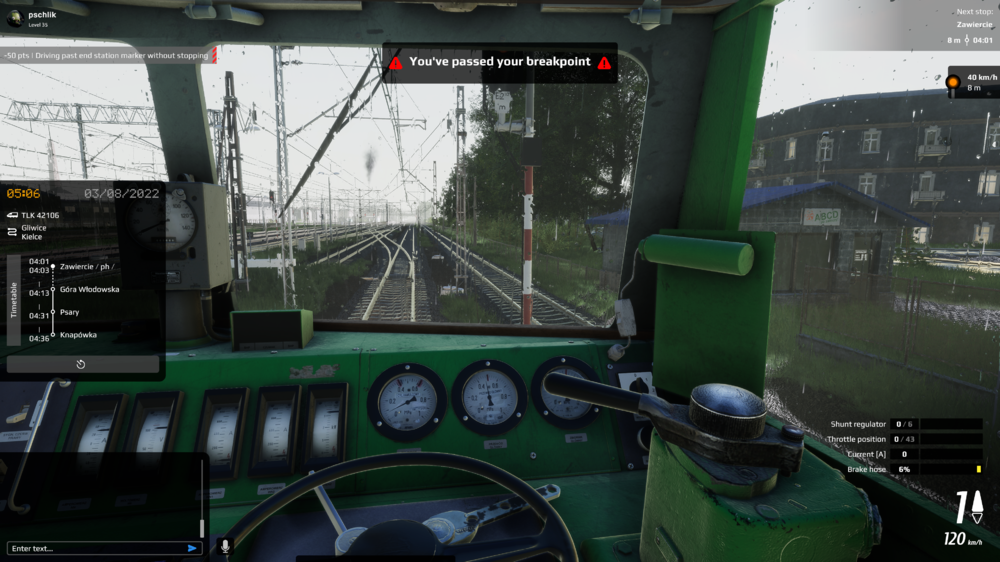This screenshot has height=562, width=1000.
Task: Open the vertical Timetable tab
Action: (14, 300)
